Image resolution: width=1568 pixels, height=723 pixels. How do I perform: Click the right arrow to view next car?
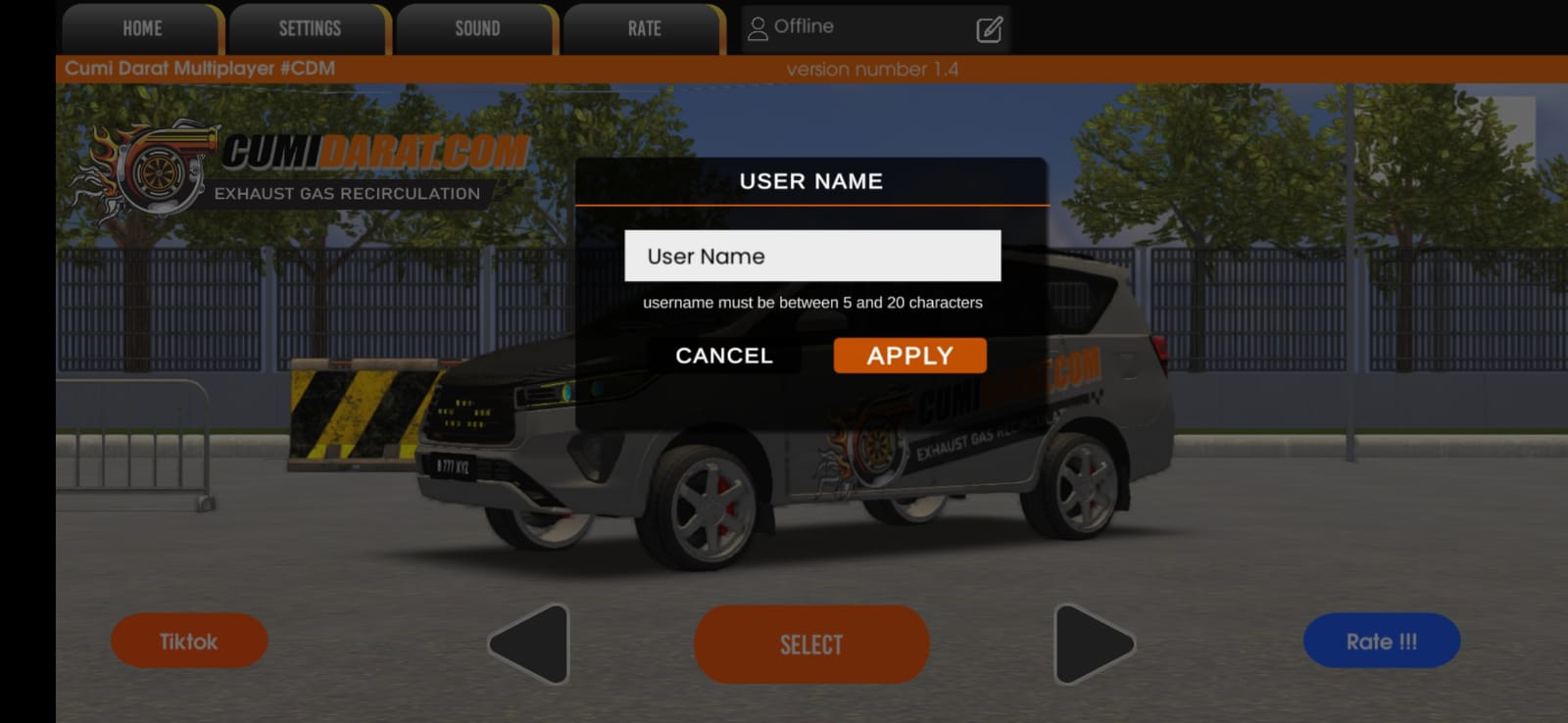[1091, 644]
